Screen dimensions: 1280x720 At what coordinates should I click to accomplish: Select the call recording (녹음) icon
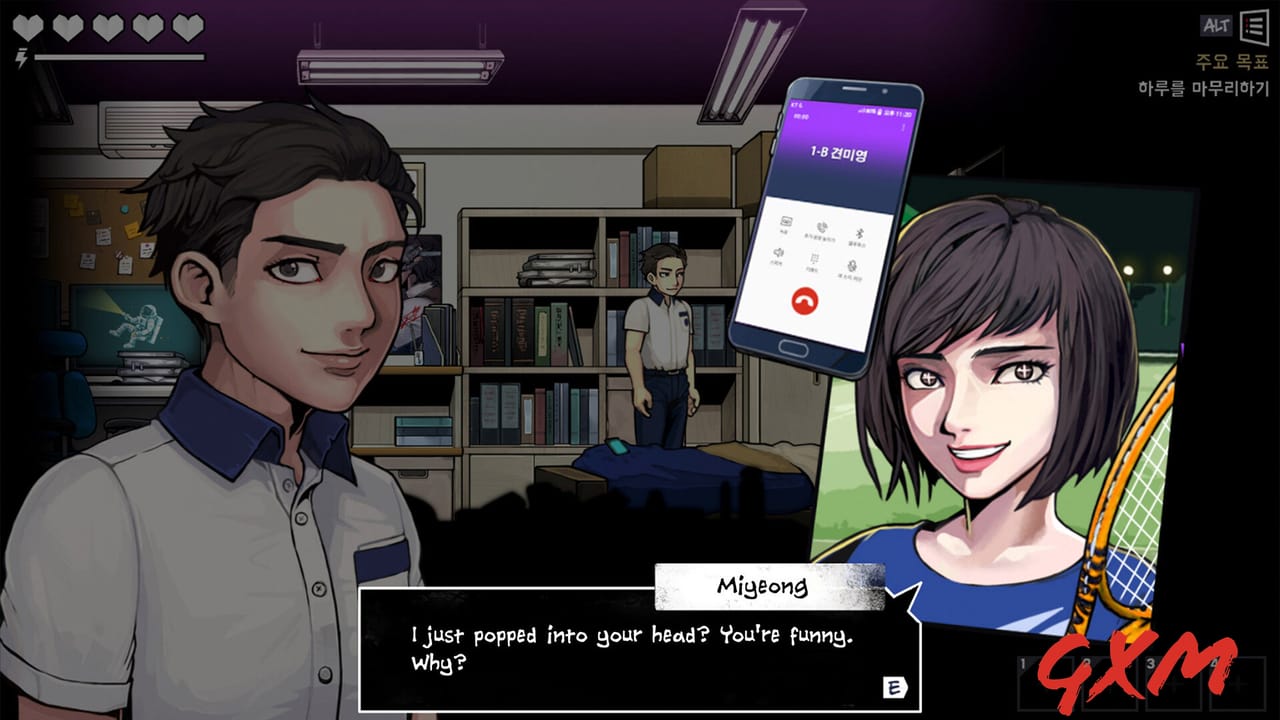[786, 222]
